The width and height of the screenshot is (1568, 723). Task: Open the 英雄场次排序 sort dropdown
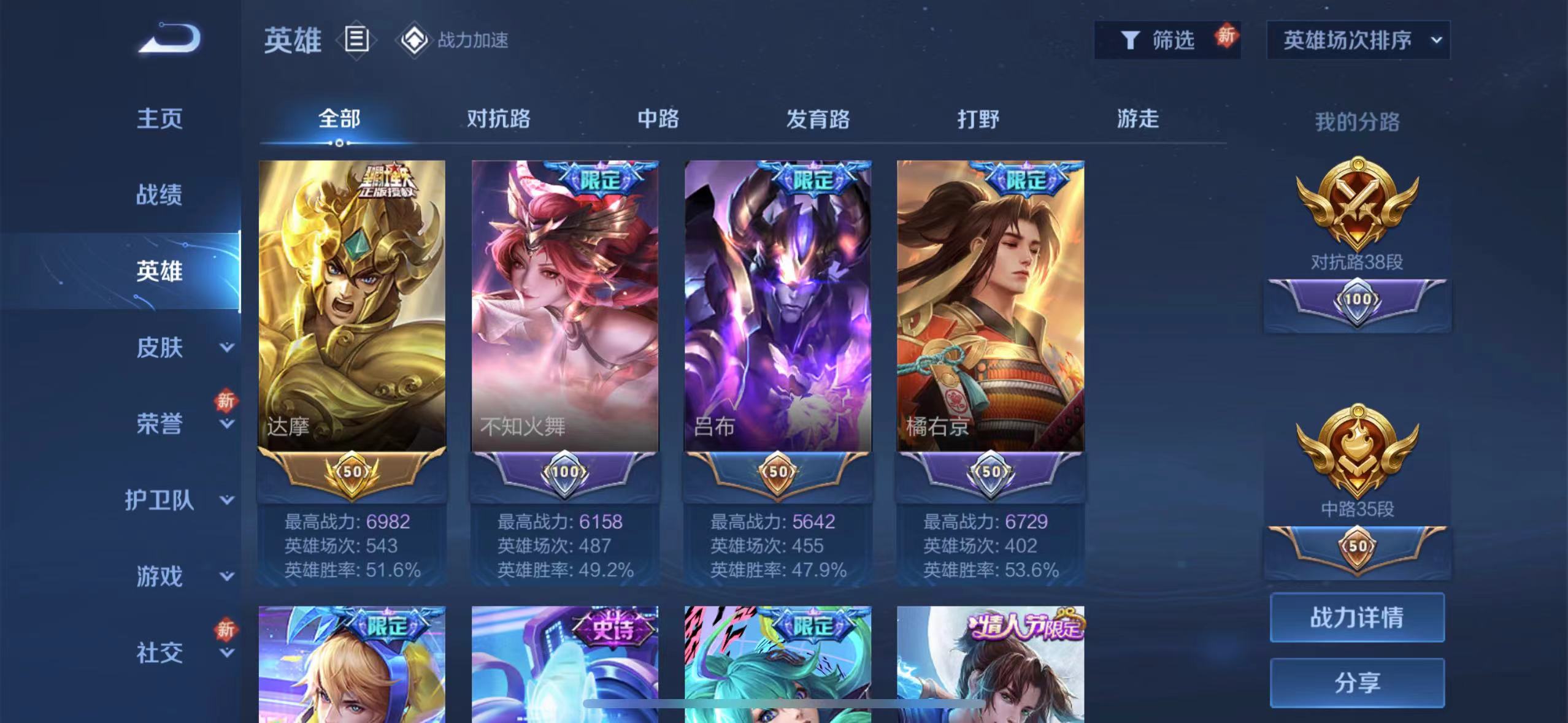[1358, 39]
